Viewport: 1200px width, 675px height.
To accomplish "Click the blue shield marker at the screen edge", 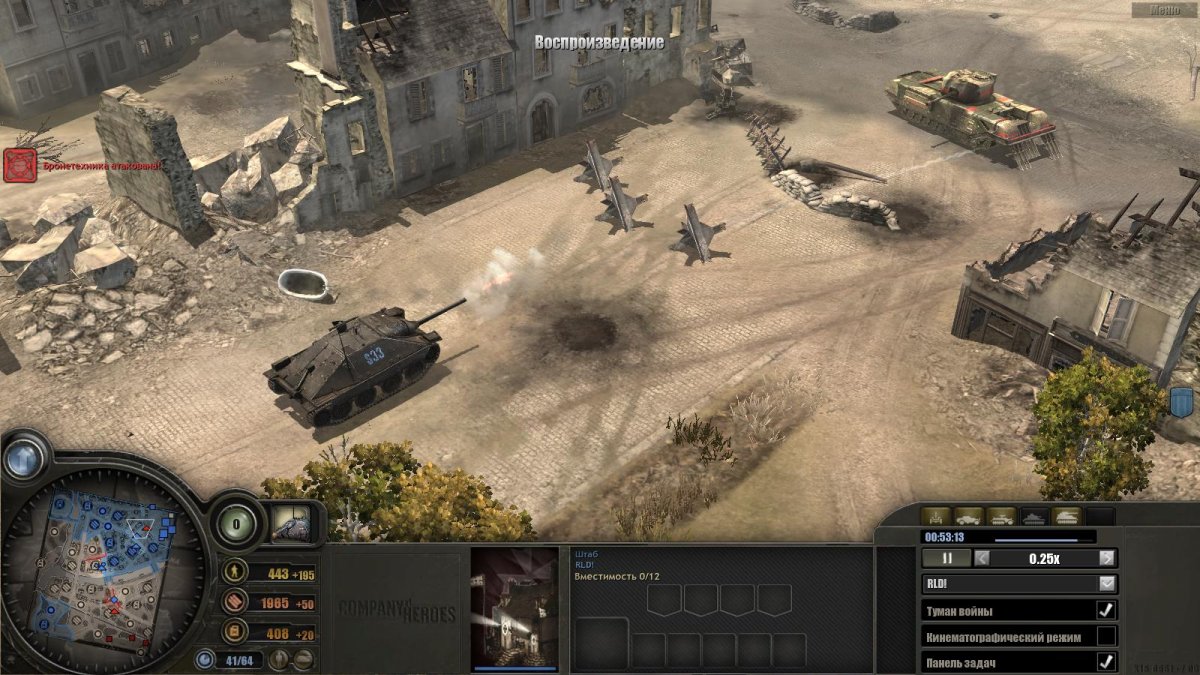I will point(1181,404).
